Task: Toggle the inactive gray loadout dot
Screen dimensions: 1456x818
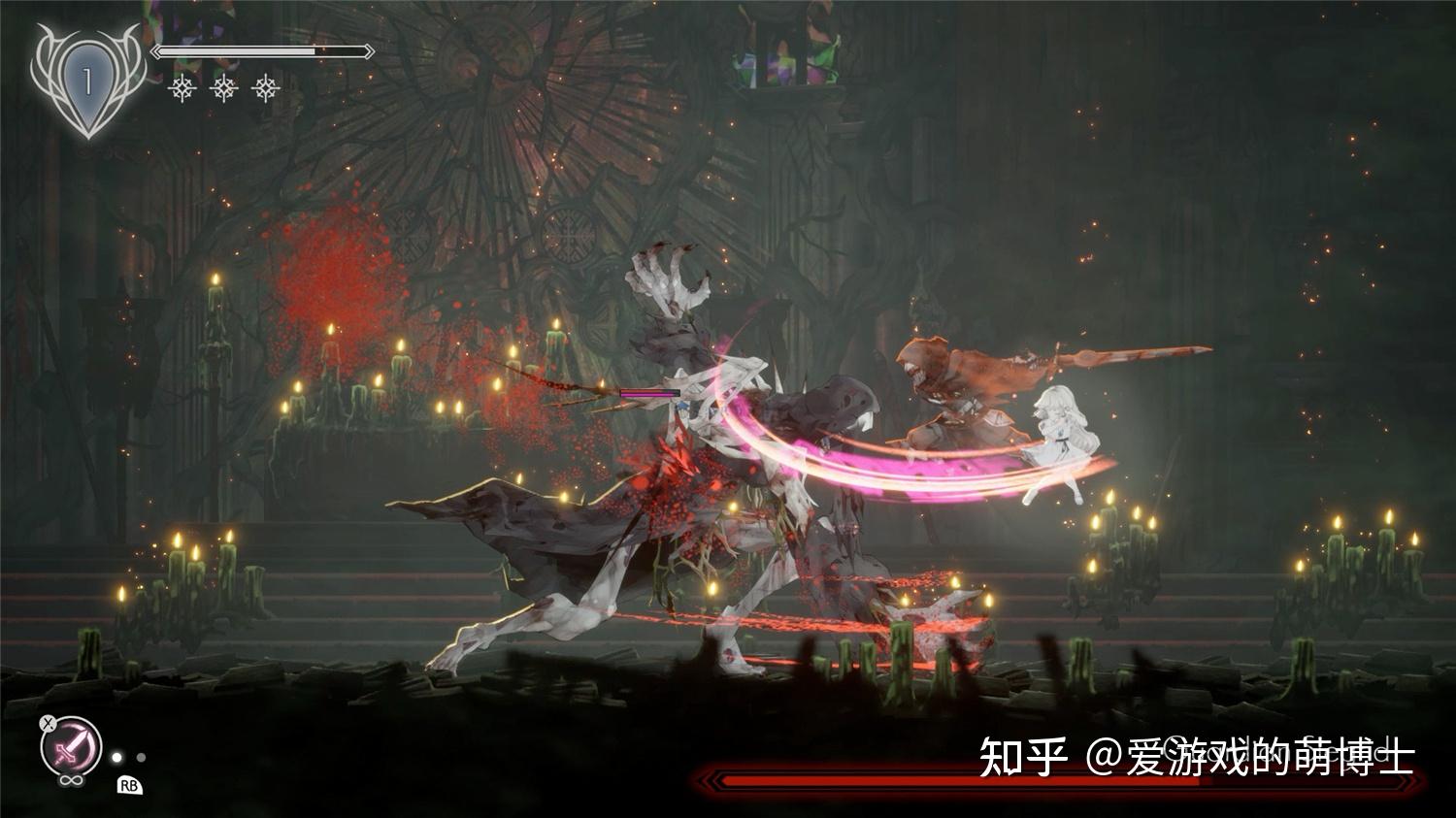Action: tap(141, 758)
